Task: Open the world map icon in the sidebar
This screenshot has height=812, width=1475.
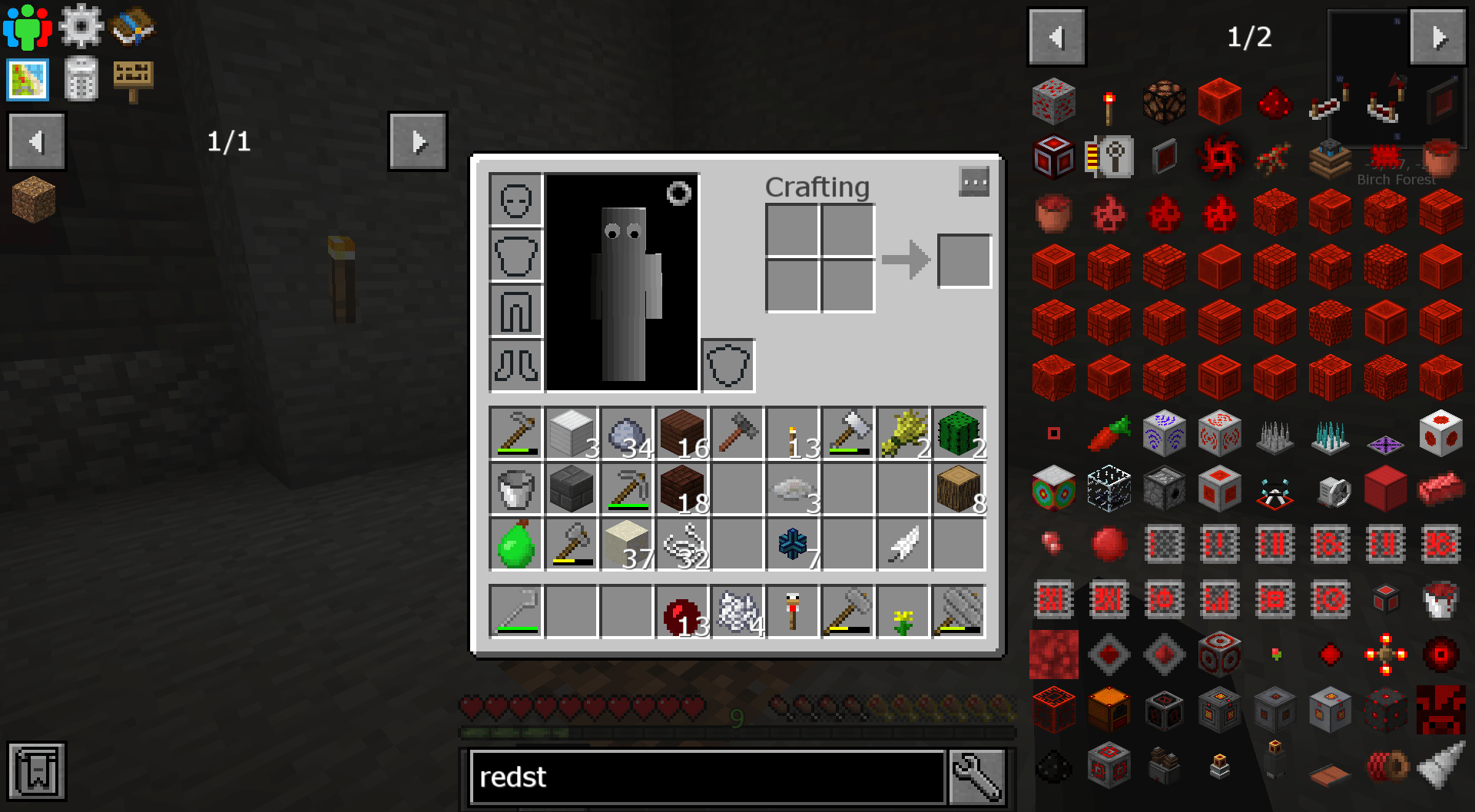Action: tap(28, 80)
